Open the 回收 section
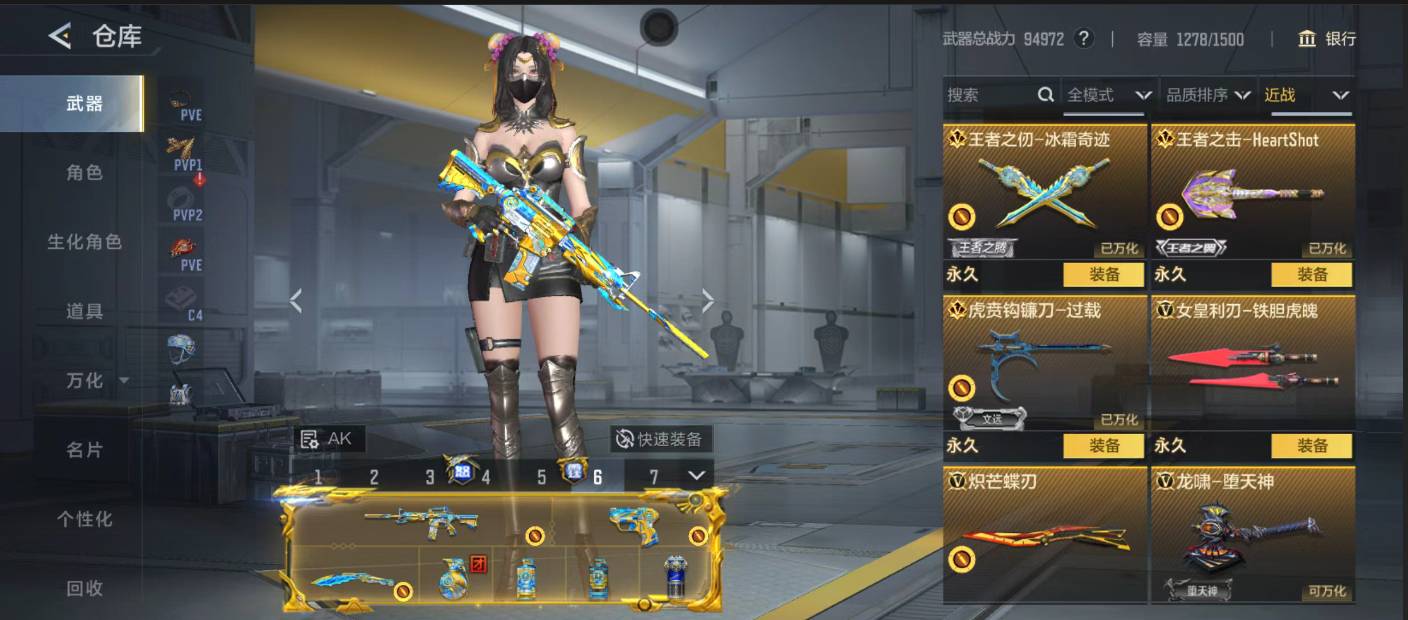 pyautogui.click(x=84, y=588)
